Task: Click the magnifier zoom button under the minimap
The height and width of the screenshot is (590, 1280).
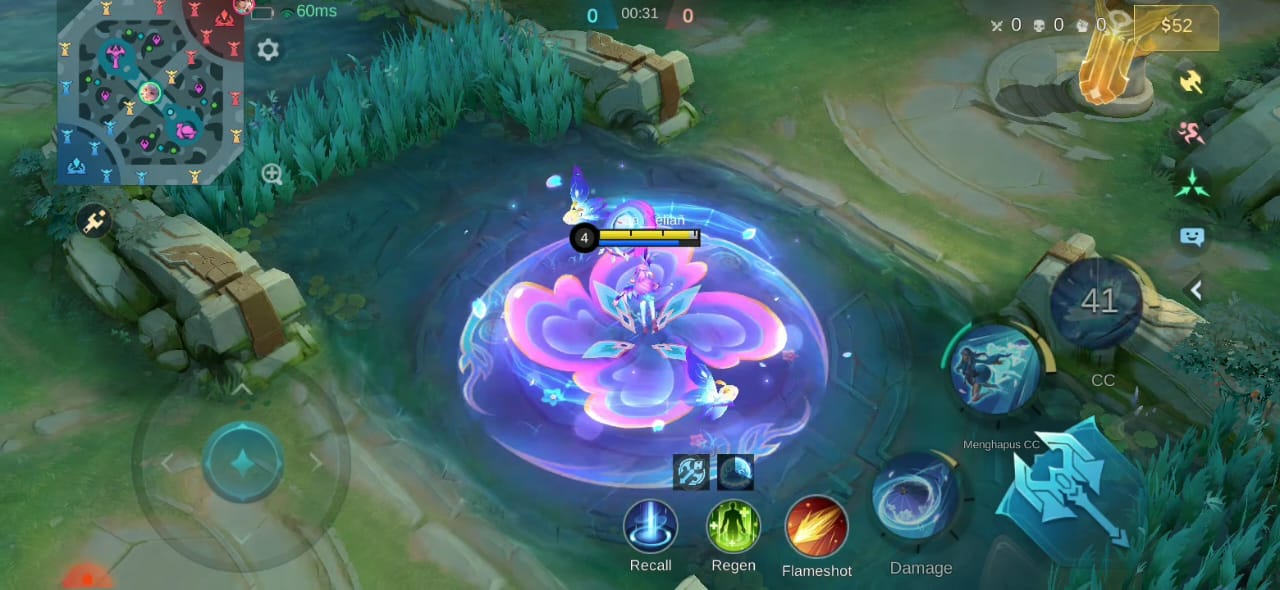Action: (x=272, y=174)
